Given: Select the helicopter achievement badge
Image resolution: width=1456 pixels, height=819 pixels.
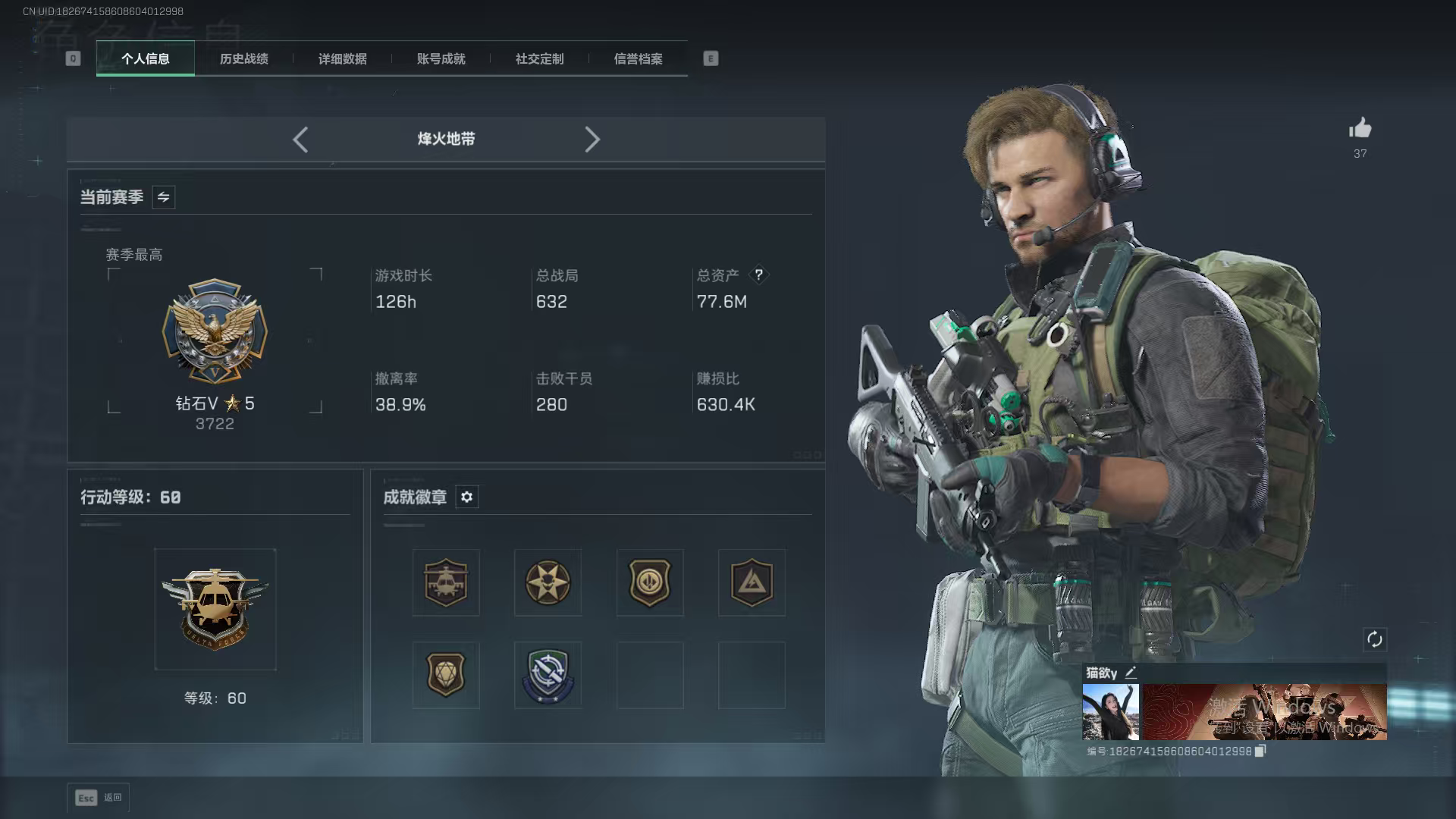Looking at the screenshot, I should (446, 582).
